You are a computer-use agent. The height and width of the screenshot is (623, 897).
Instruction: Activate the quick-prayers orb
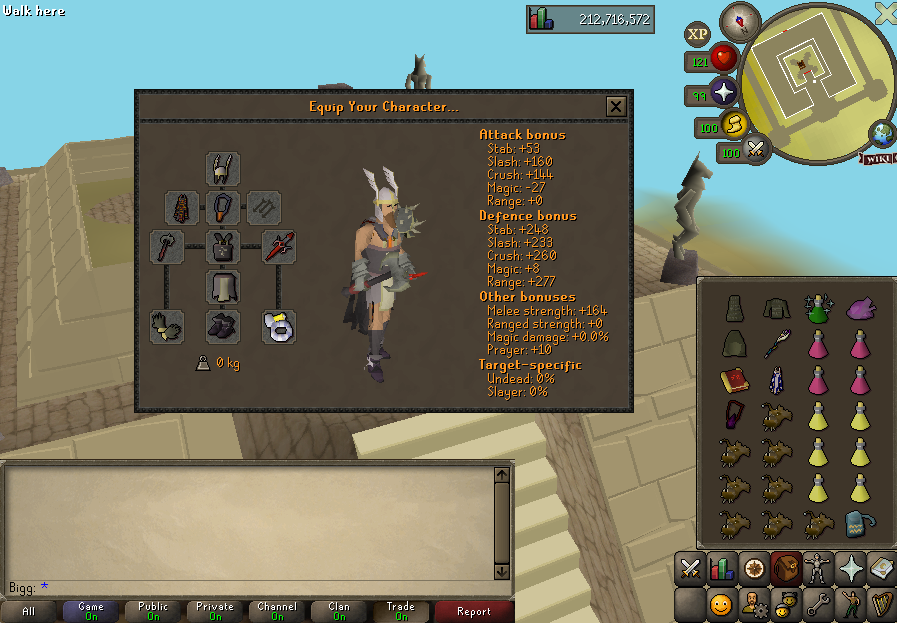723,95
